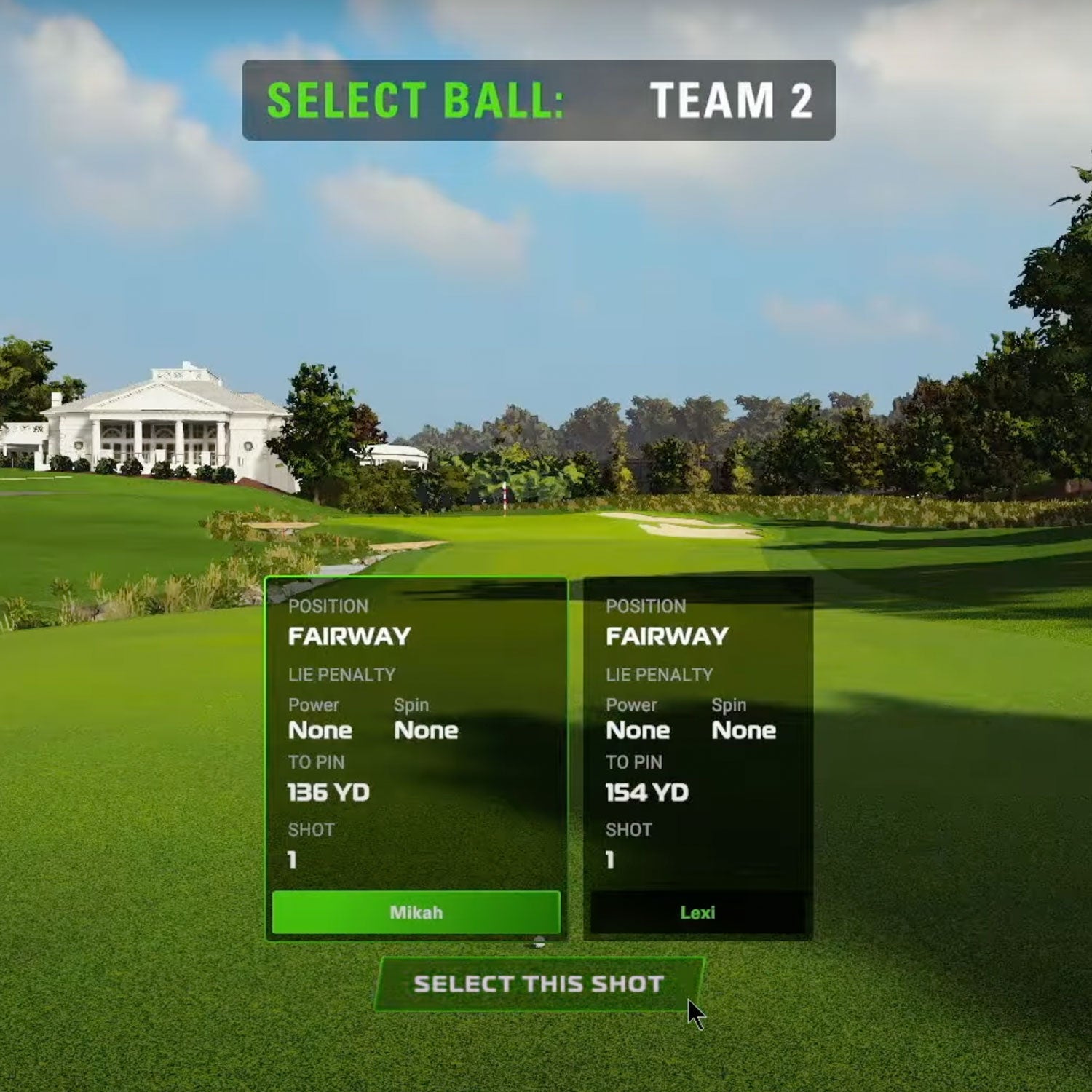Pick Lexi's 154 yard ball card

tap(697, 735)
